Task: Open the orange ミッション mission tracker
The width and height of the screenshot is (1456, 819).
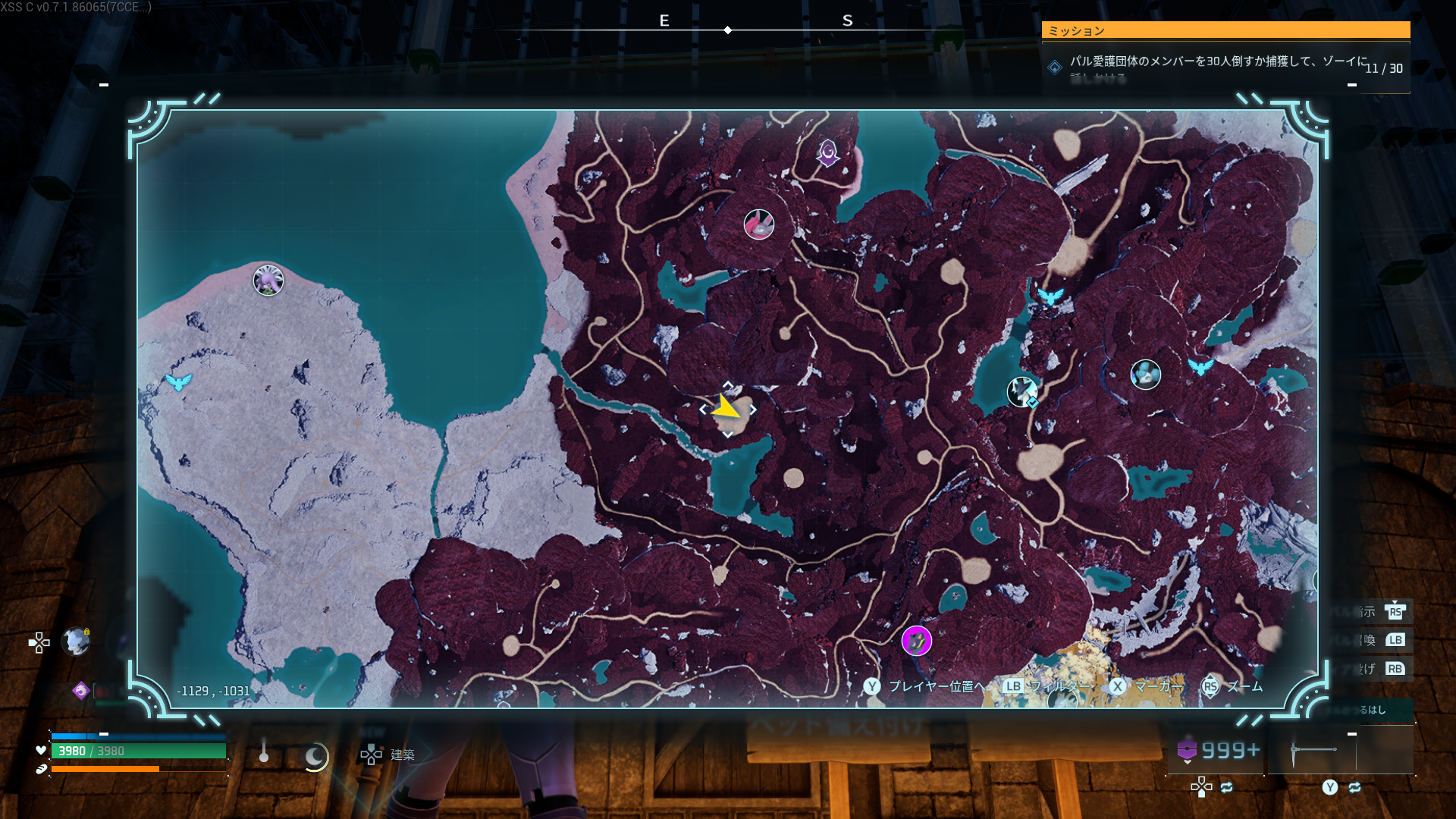Action: point(1225,30)
